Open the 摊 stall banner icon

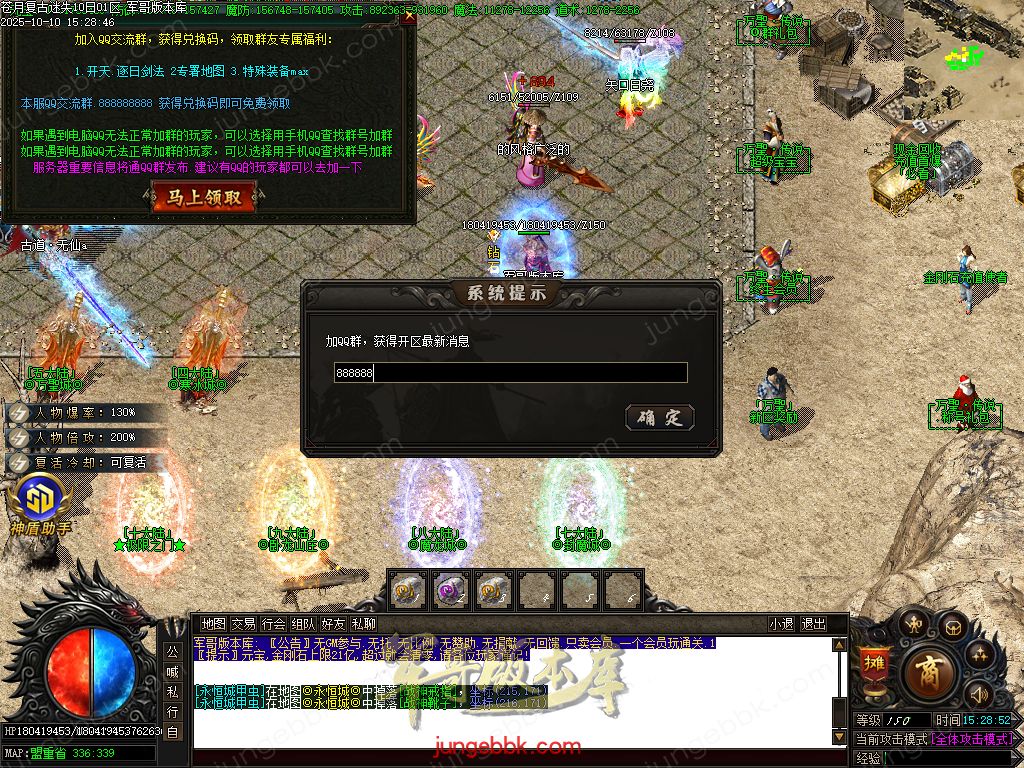(x=874, y=666)
